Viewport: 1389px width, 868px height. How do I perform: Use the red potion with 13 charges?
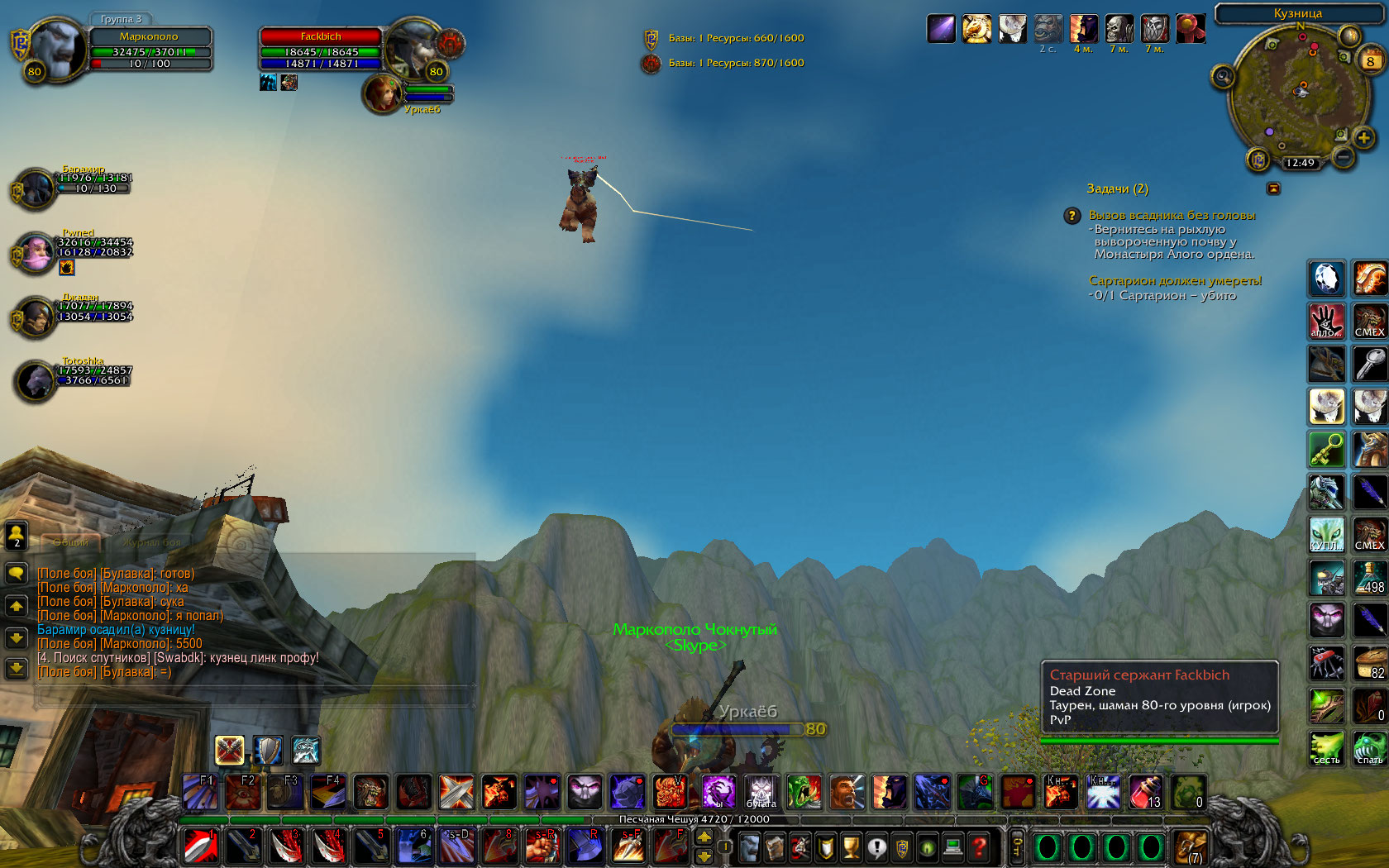(x=1145, y=792)
